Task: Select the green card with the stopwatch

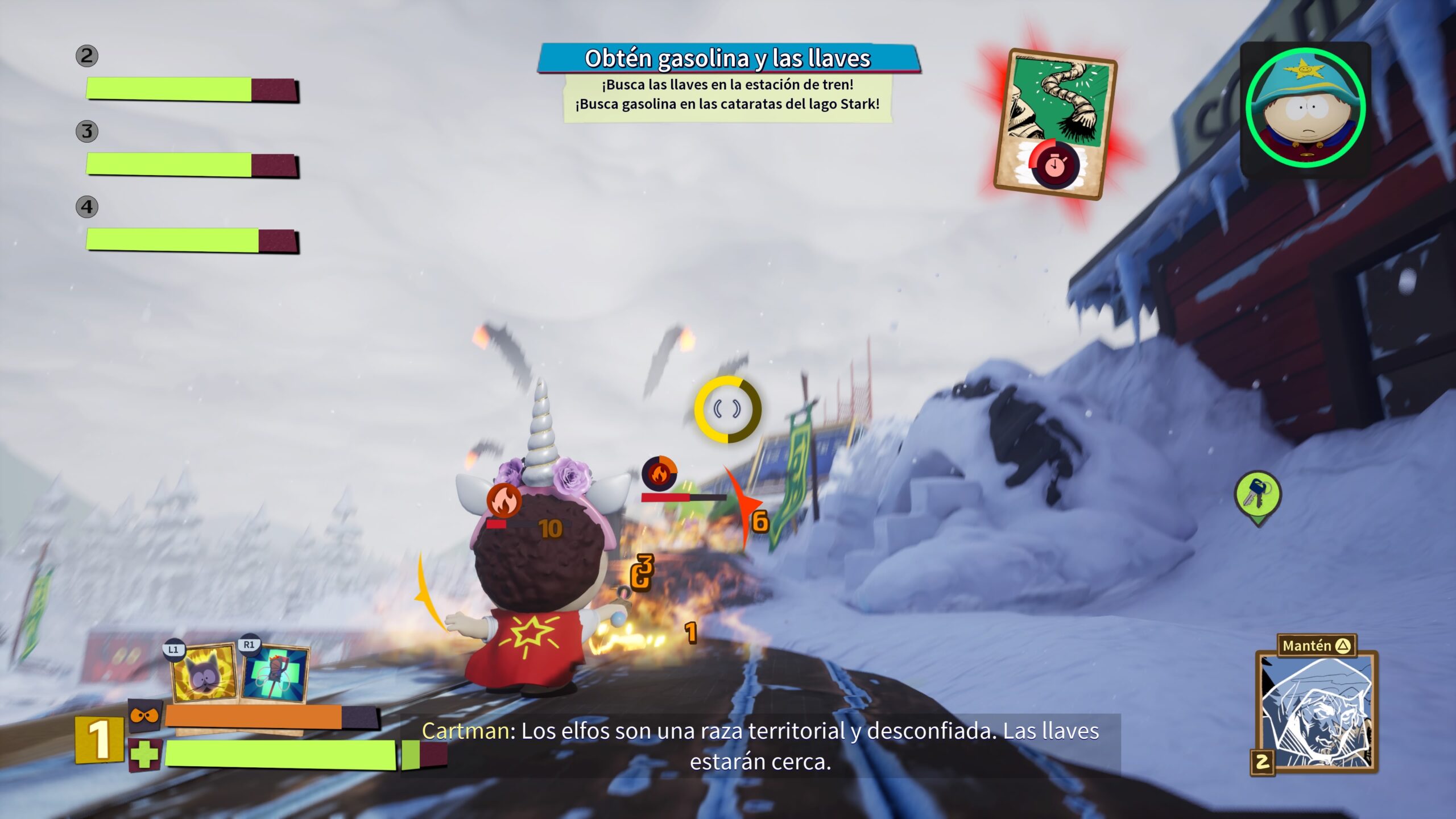Action: (1054, 123)
